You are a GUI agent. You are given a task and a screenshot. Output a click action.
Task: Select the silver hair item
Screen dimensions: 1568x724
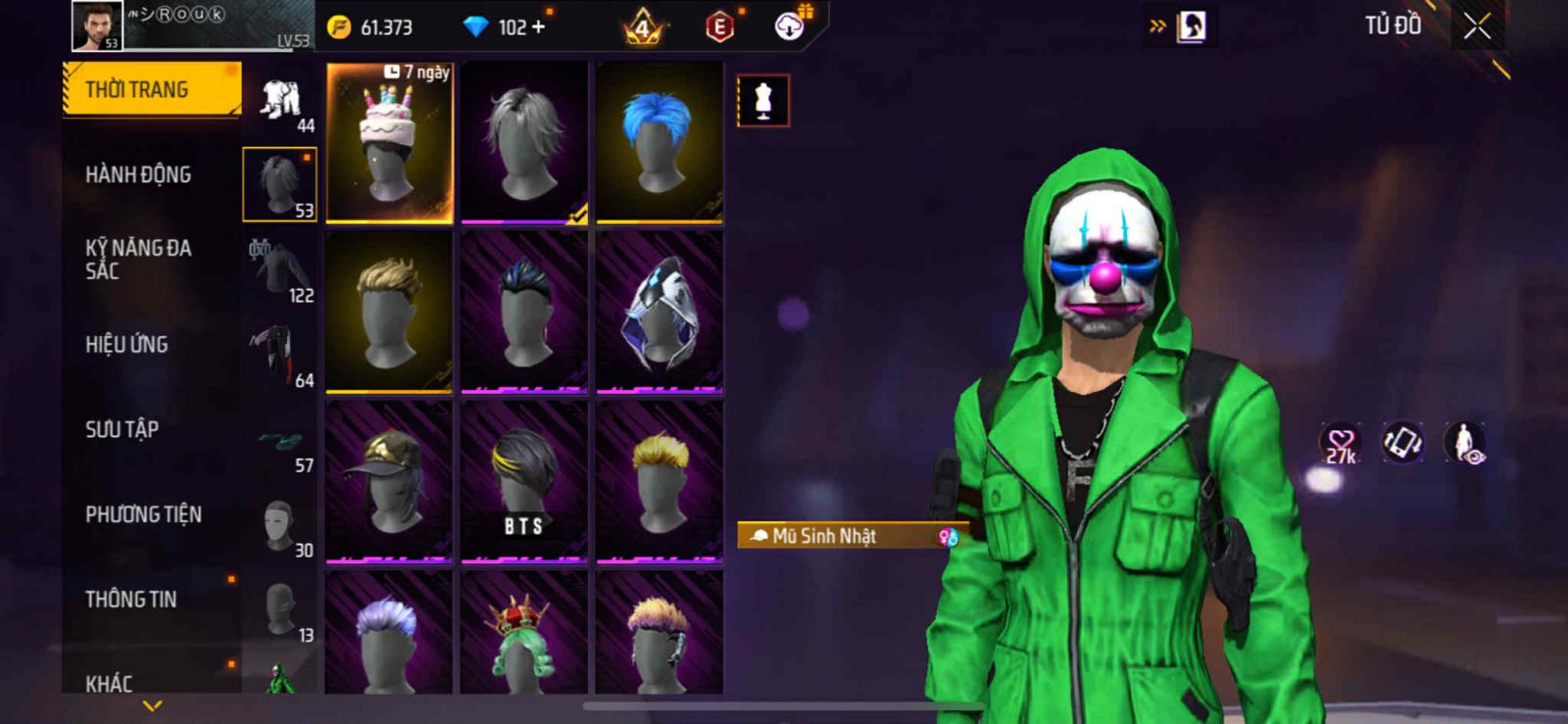524,143
